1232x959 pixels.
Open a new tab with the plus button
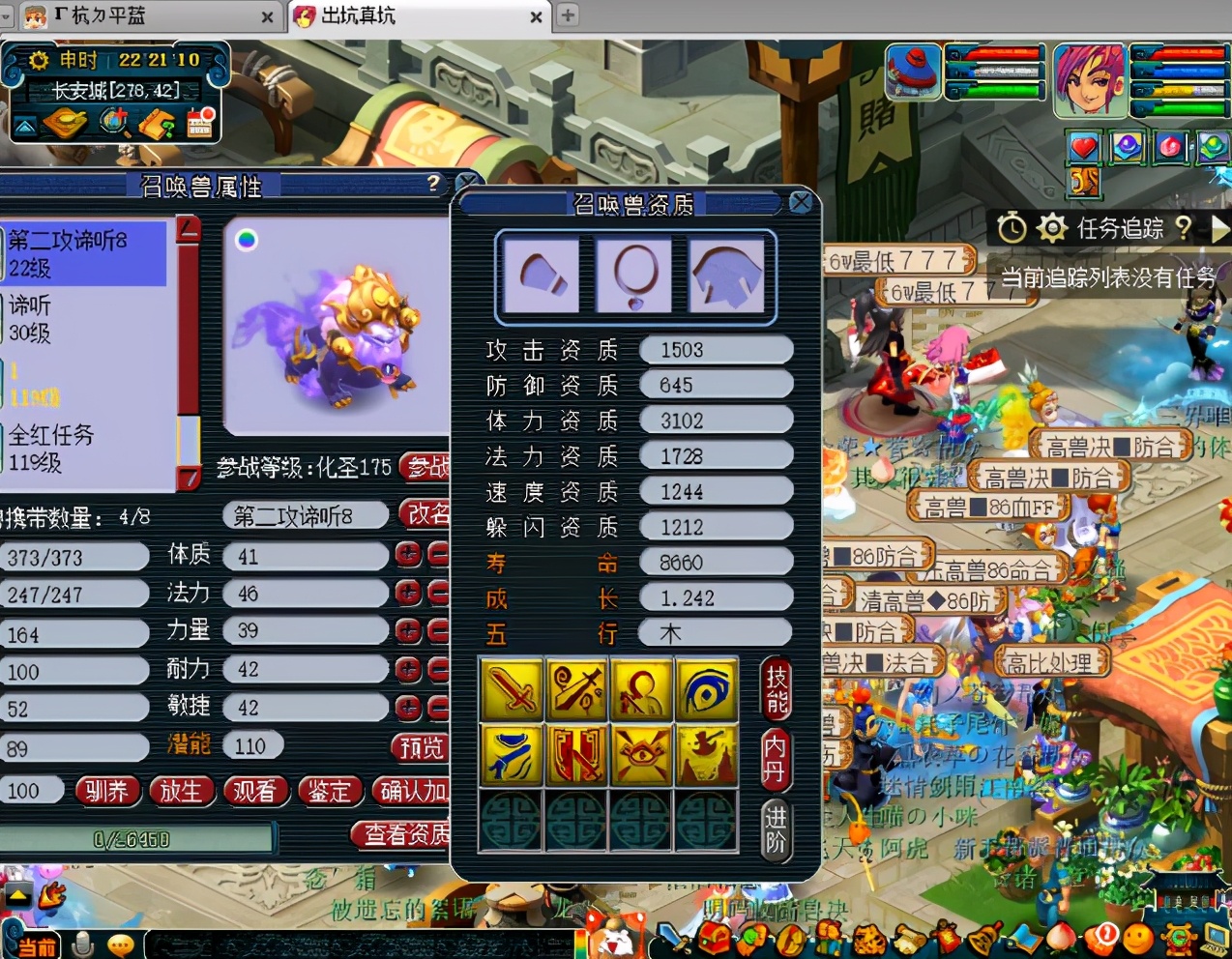pyautogui.click(x=568, y=15)
